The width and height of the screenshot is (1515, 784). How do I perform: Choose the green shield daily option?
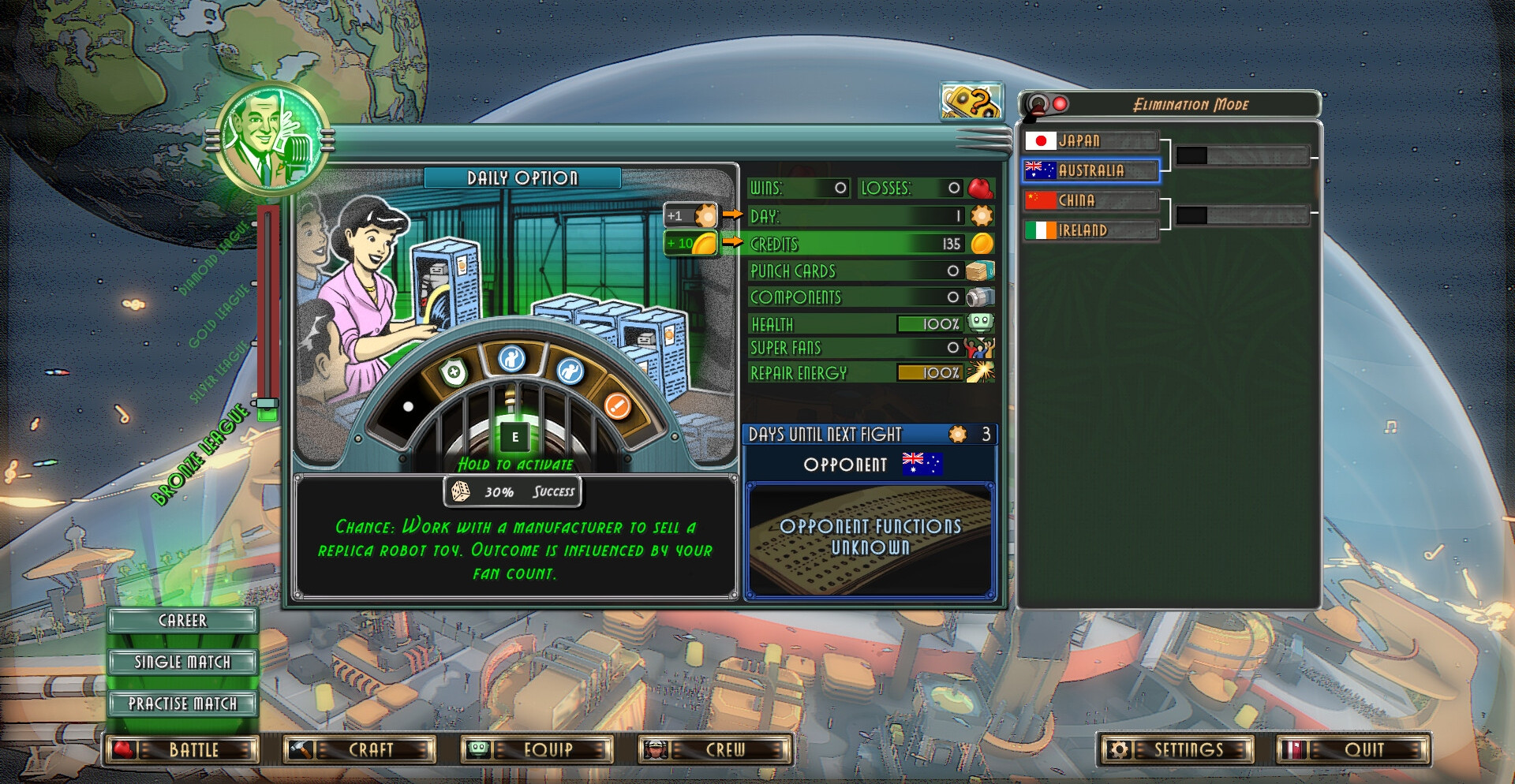454,372
